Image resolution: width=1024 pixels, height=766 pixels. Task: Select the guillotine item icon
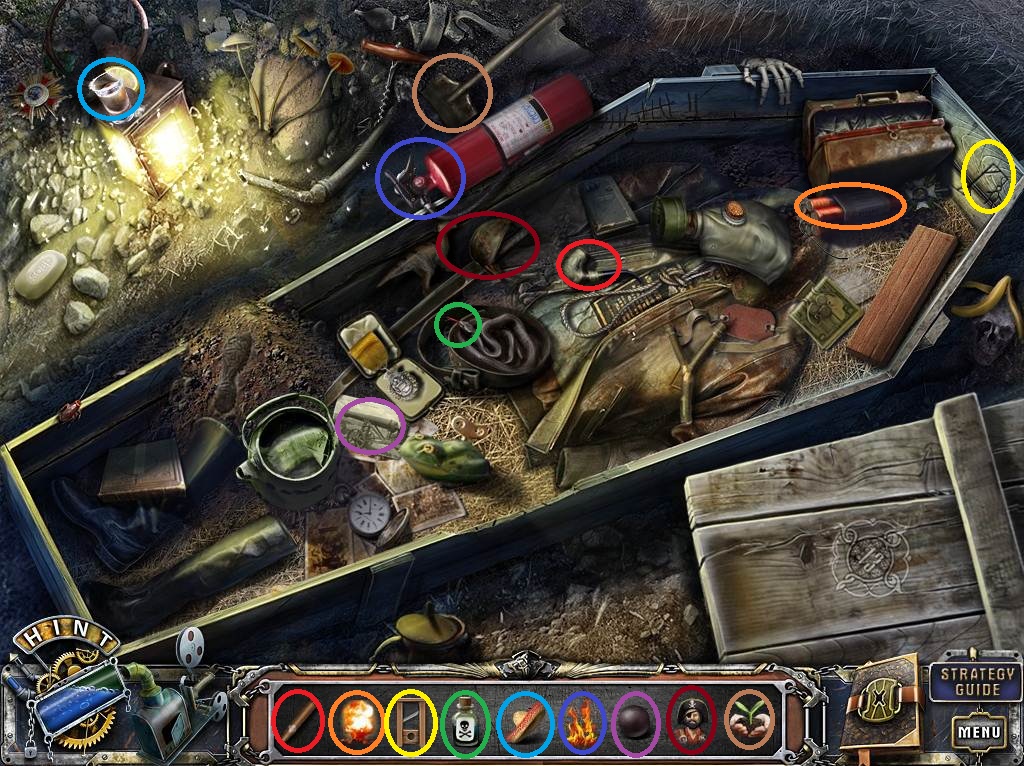(x=412, y=720)
